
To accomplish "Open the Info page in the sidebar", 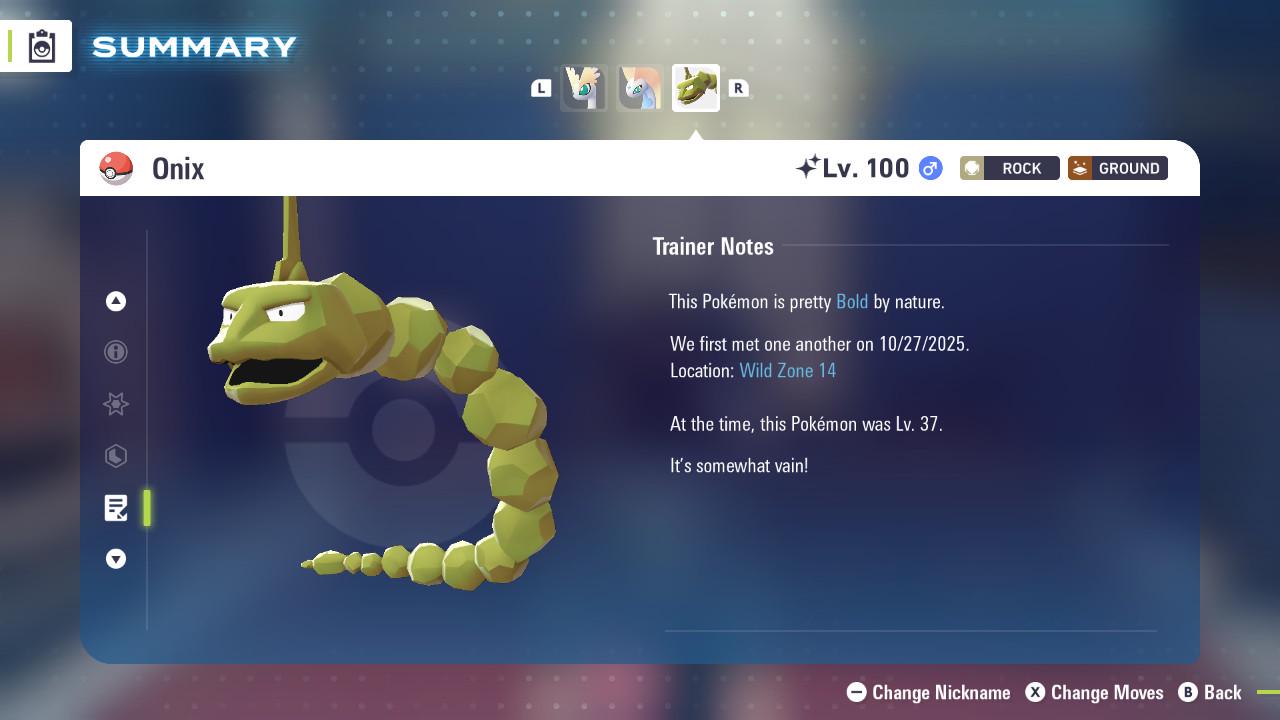I will [x=116, y=352].
